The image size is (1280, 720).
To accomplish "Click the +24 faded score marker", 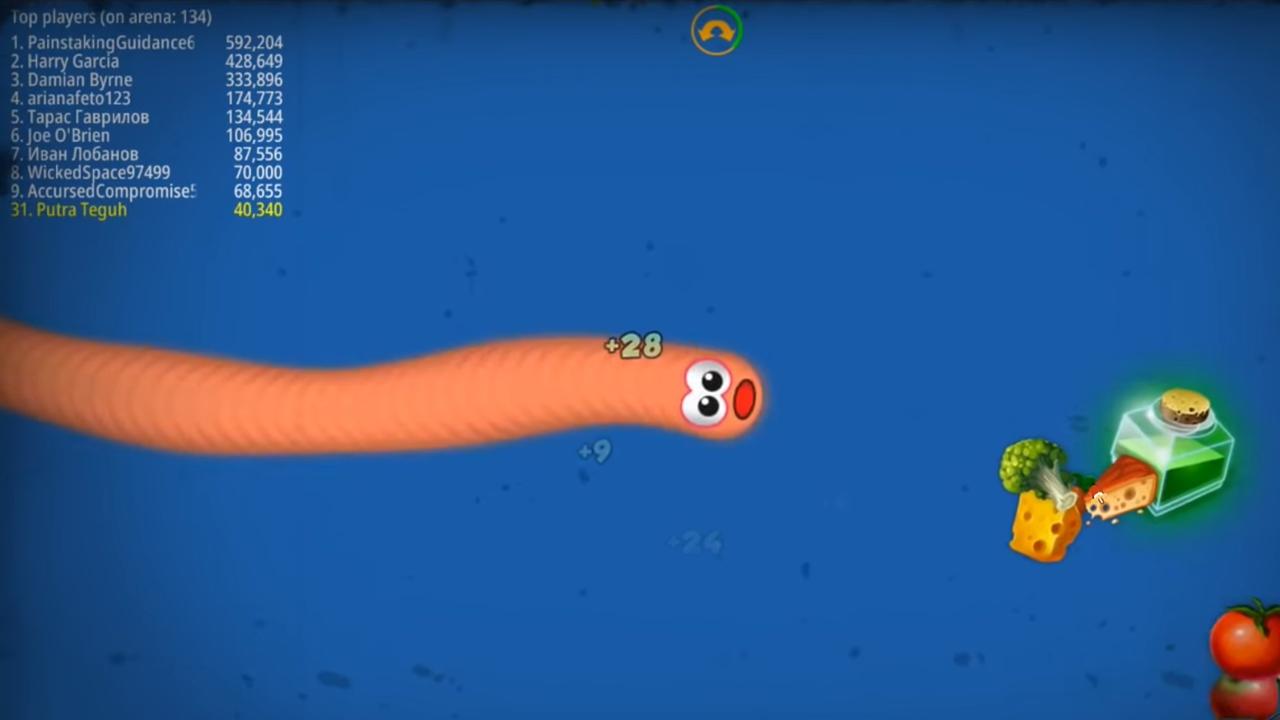I will tap(694, 543).
